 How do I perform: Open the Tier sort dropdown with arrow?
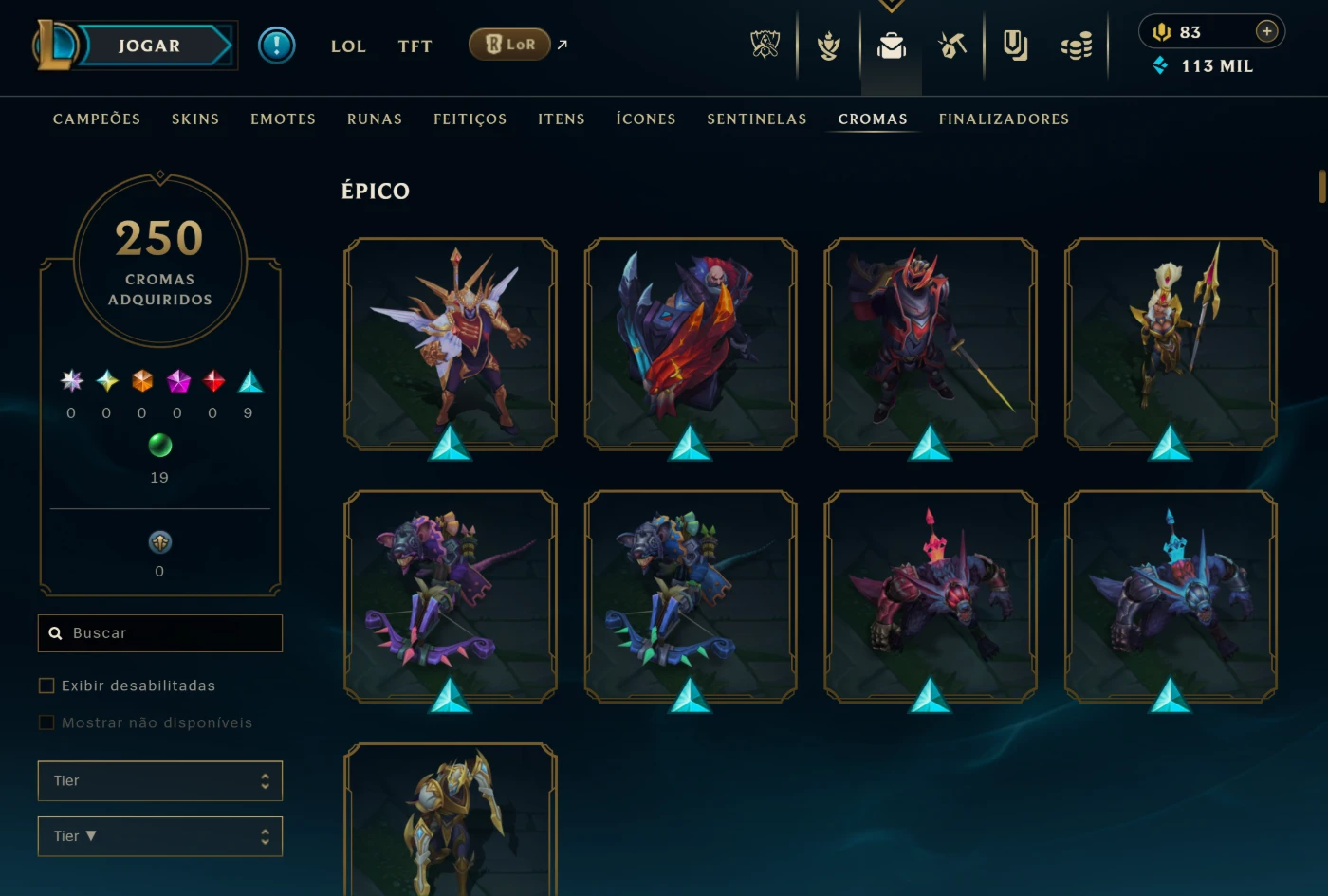pyautogui.click(x=160, y=836)
